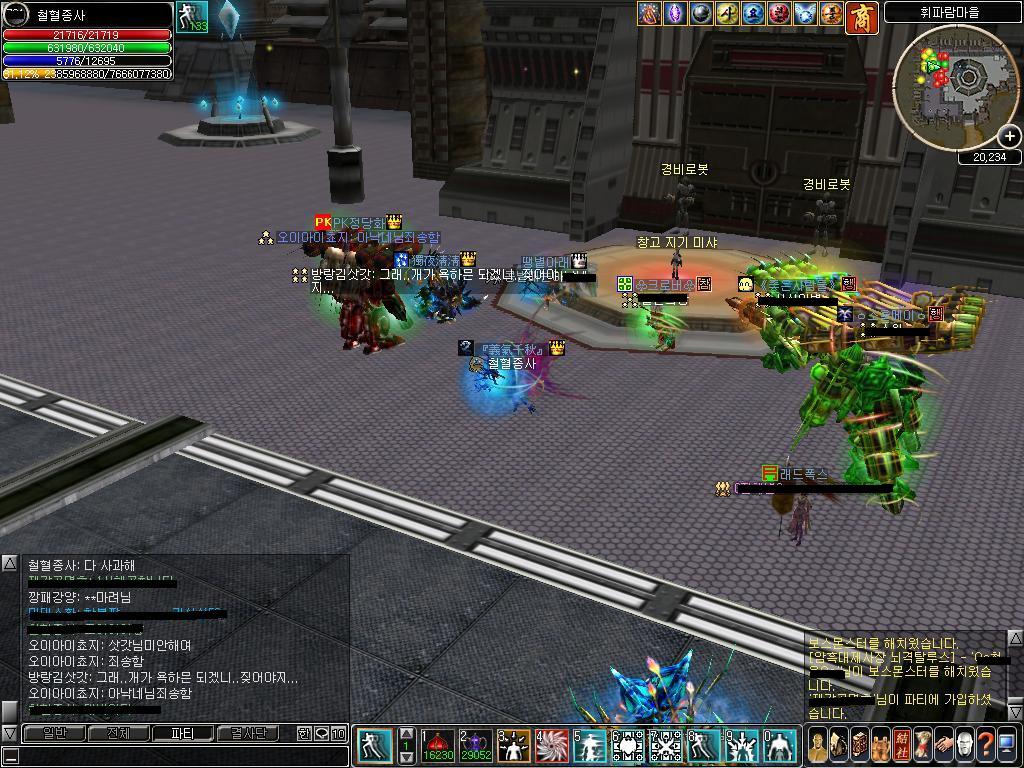1024x768 pixels.
Task: Click the circular town minimap
Action: click(x=954, y=87)
